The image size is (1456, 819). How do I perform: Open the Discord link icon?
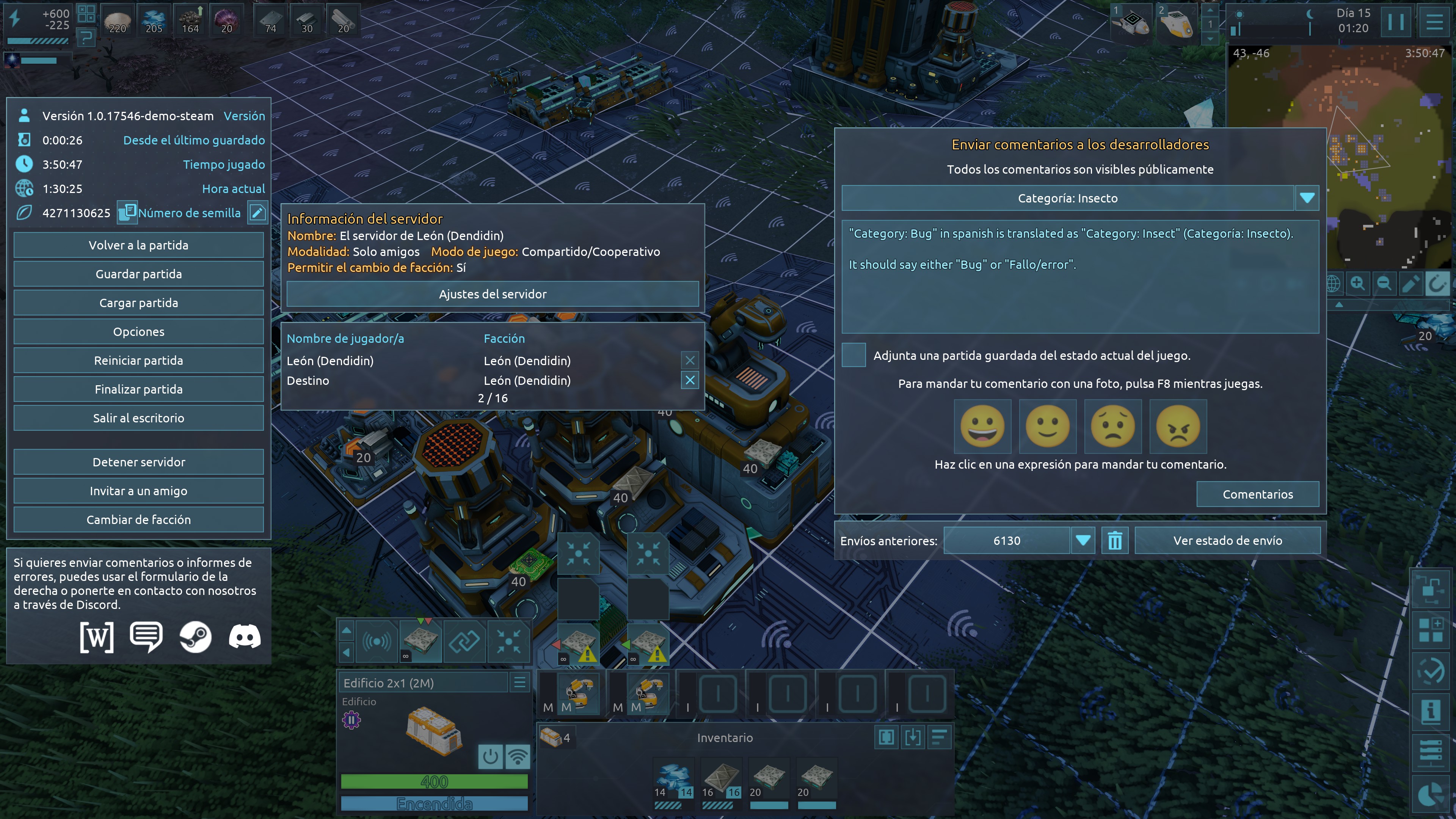(244, 637)
